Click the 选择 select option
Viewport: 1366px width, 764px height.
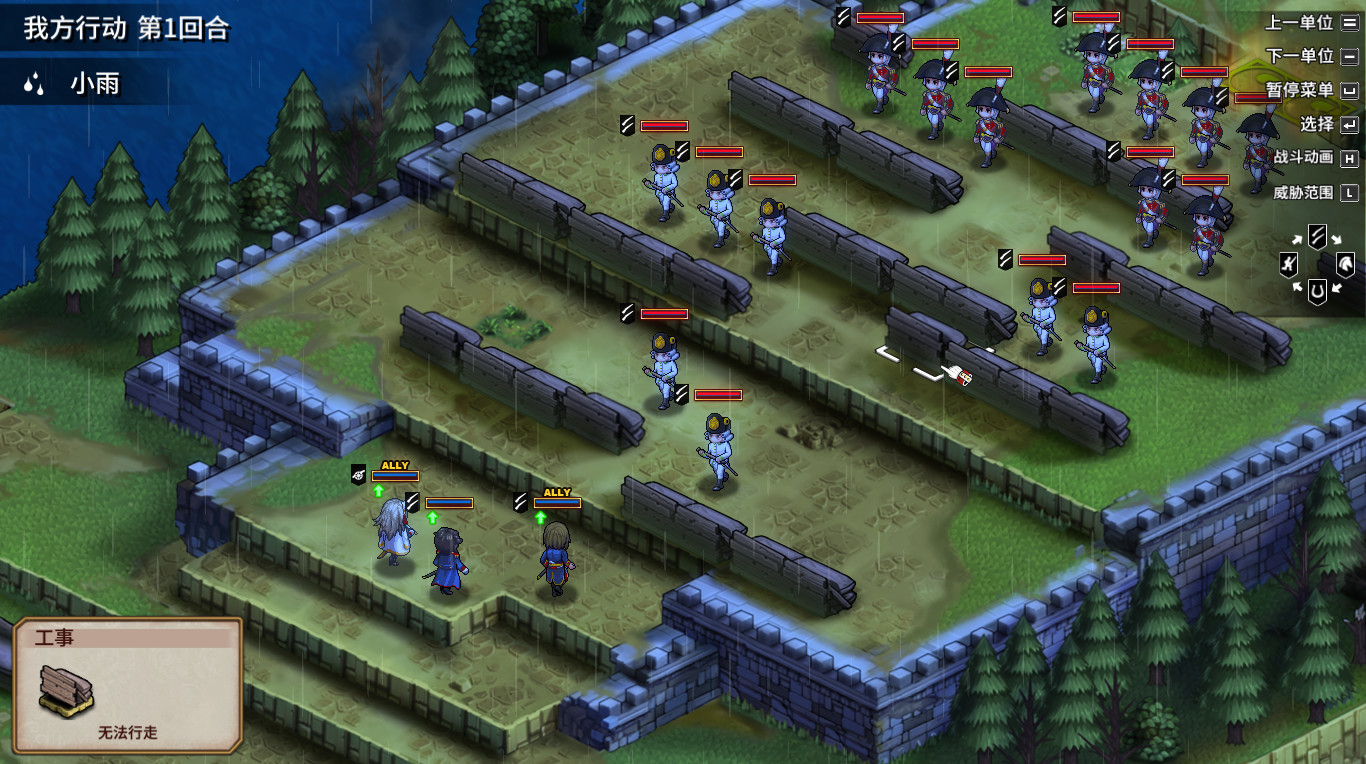pos(1317,125)
